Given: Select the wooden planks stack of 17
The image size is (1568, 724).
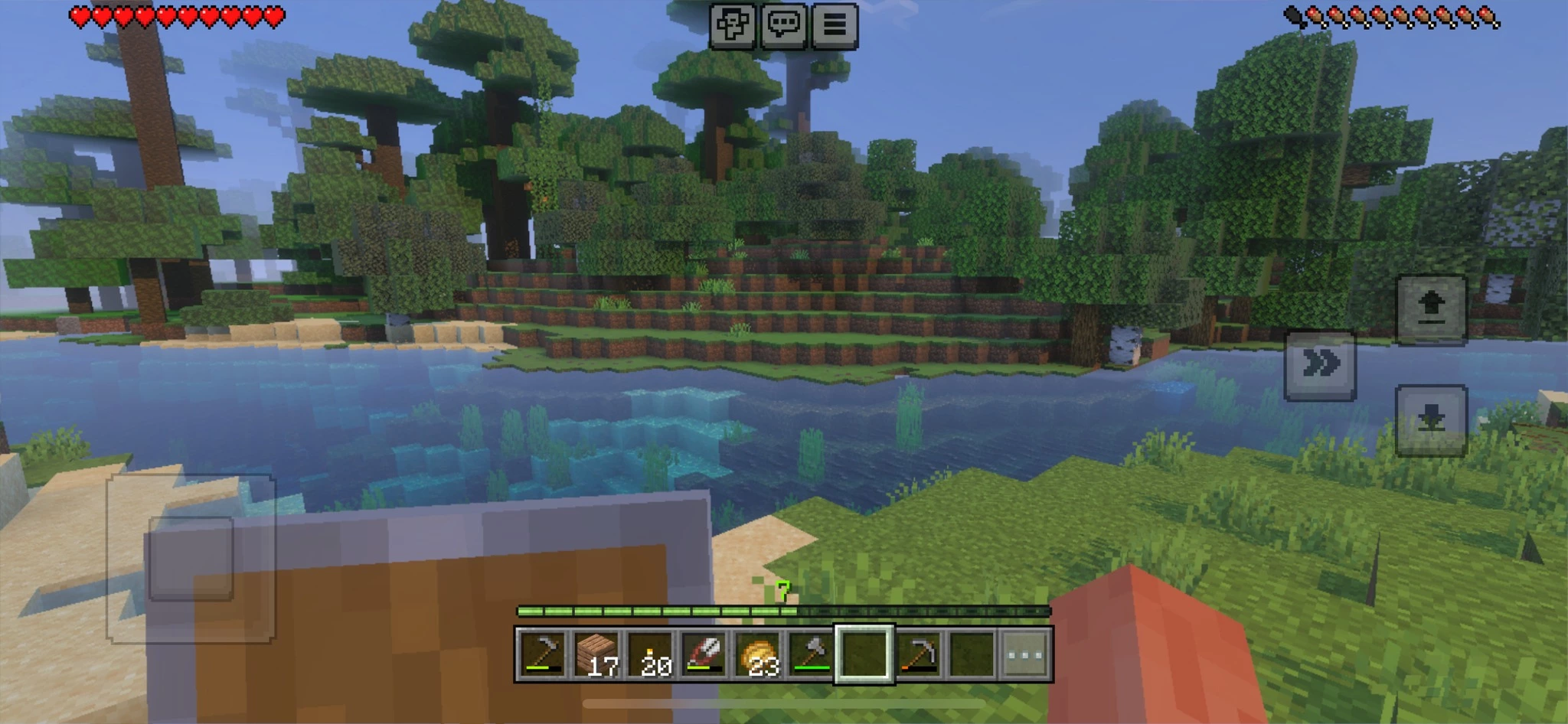Looking at the screenshot, I should click(596, 654).
